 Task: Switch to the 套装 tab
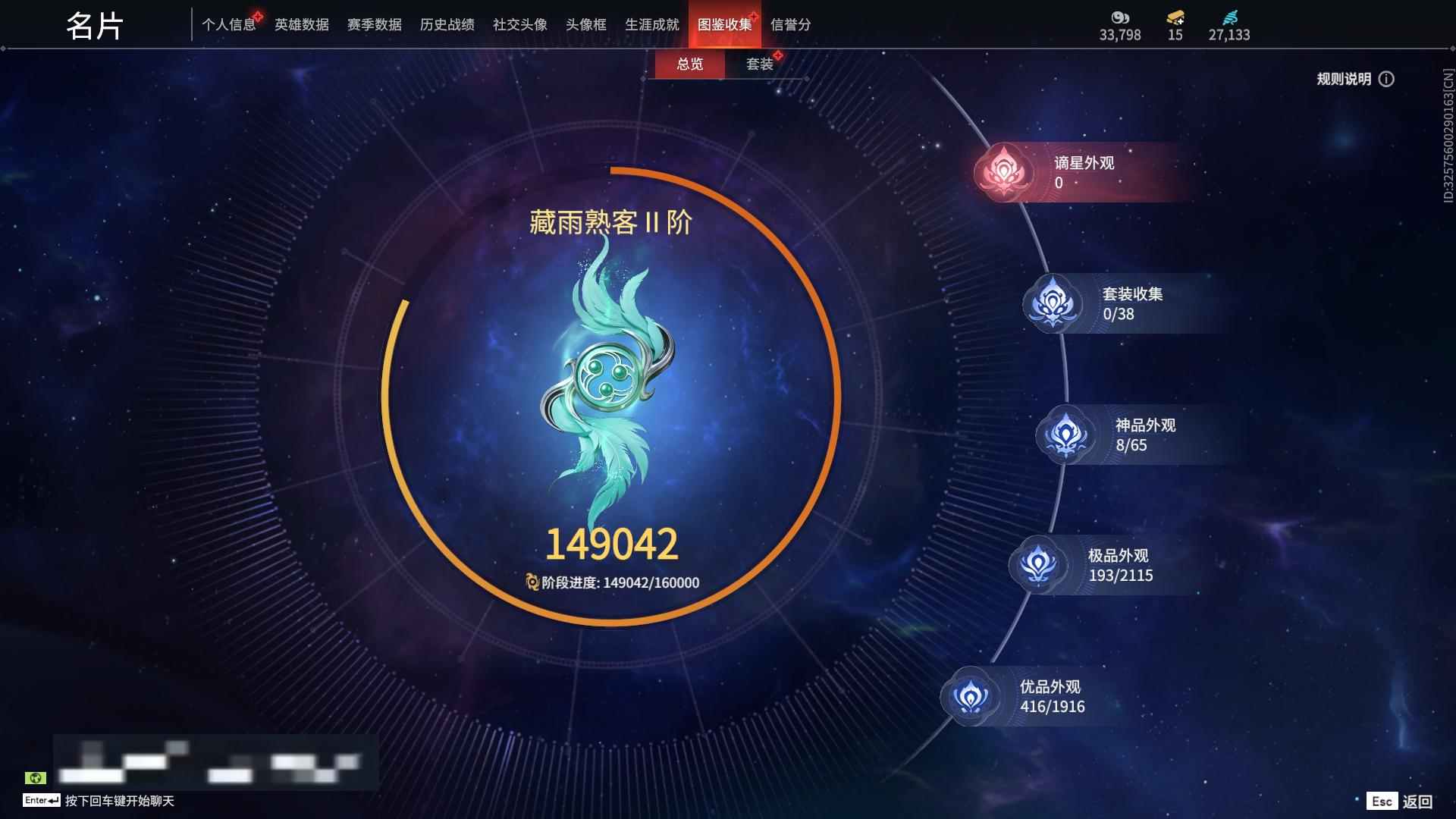pos(761,64)
